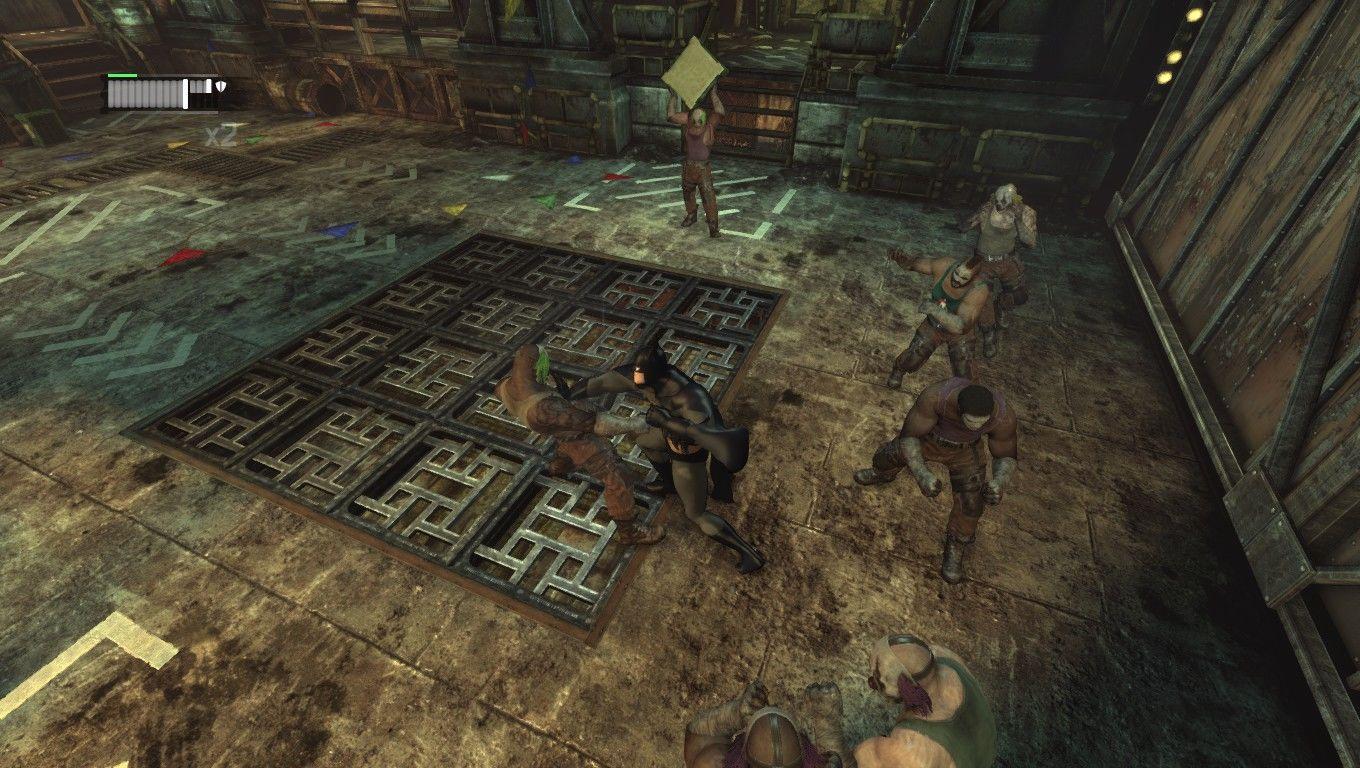
Task: Click the armor shield icon on the HUD
Action: coord(221,86)
